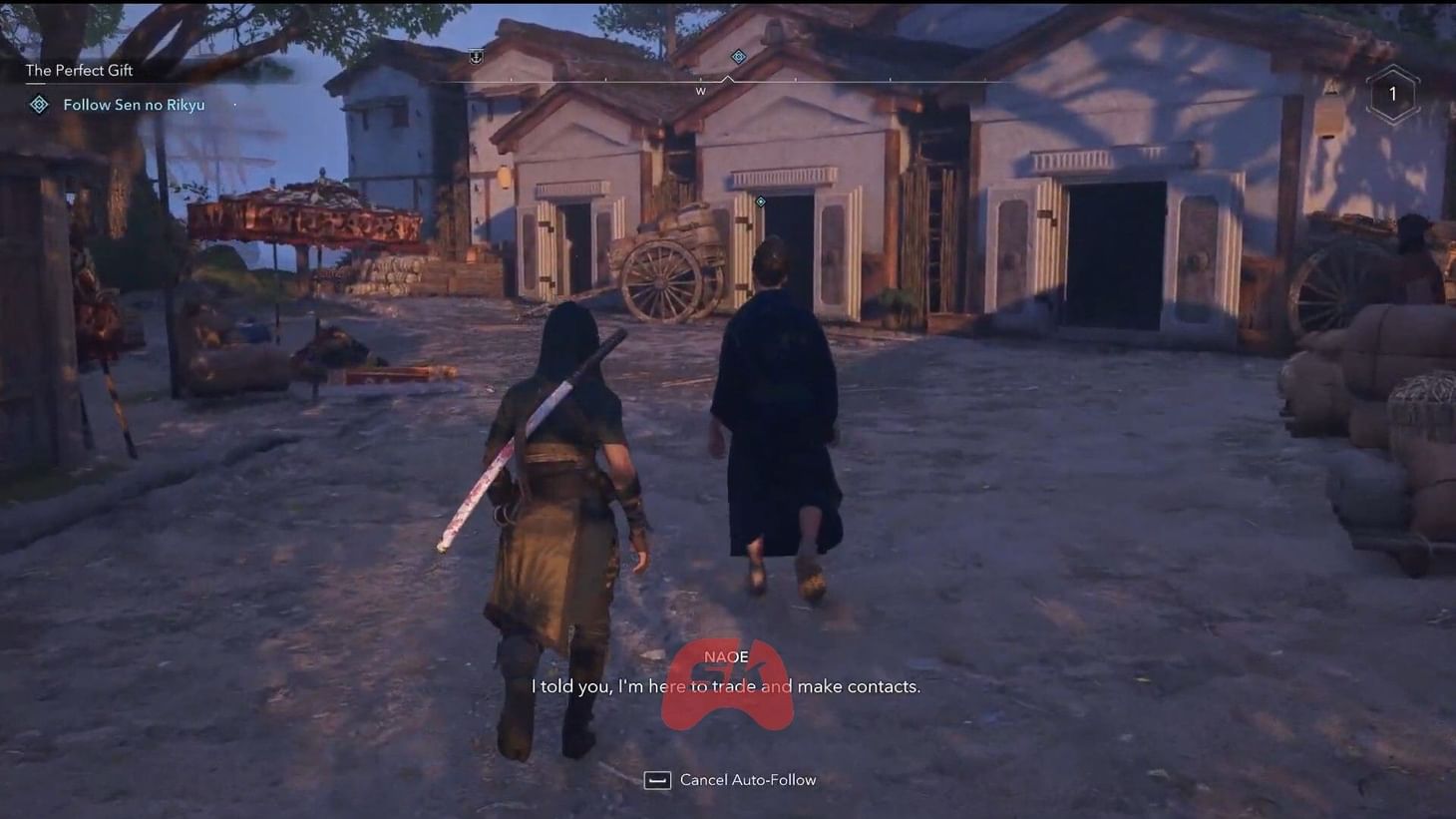
Task: Select the small waypoint diamond above Sen no Rikyu
Action: coord(760,202)
